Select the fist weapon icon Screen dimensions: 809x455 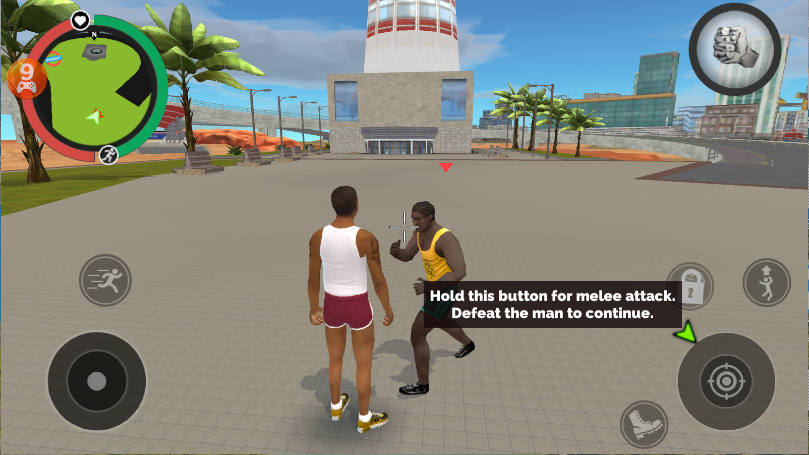[735, 47]
